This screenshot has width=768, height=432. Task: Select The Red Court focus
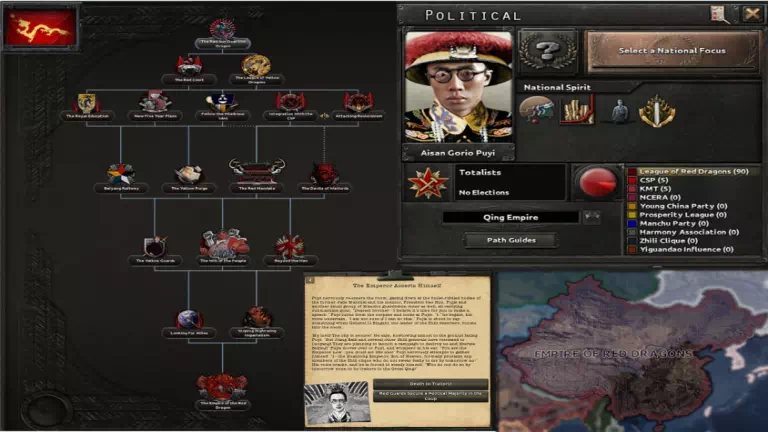(x=189, y=68)
